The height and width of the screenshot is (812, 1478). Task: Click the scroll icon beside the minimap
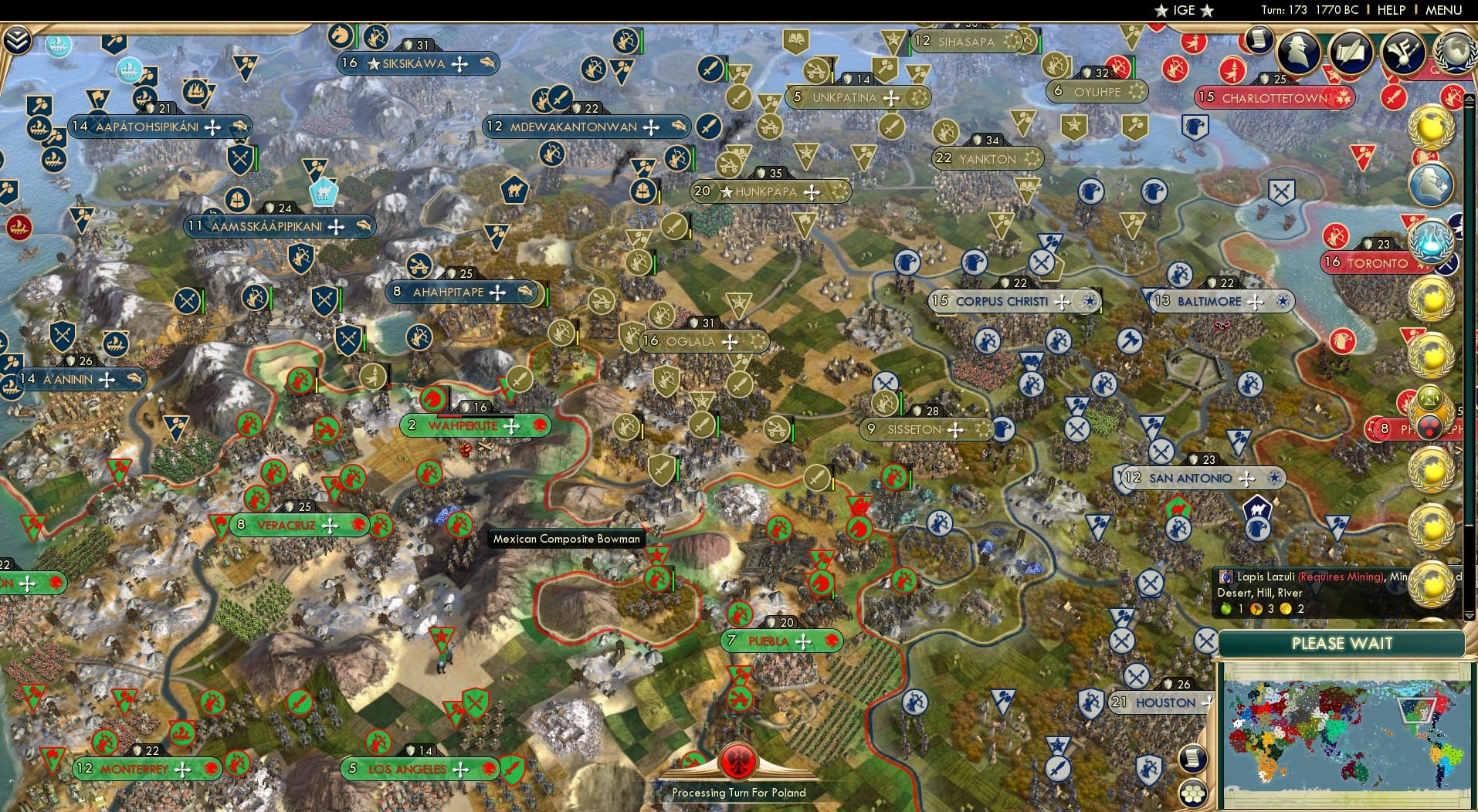click(1193, 760)
